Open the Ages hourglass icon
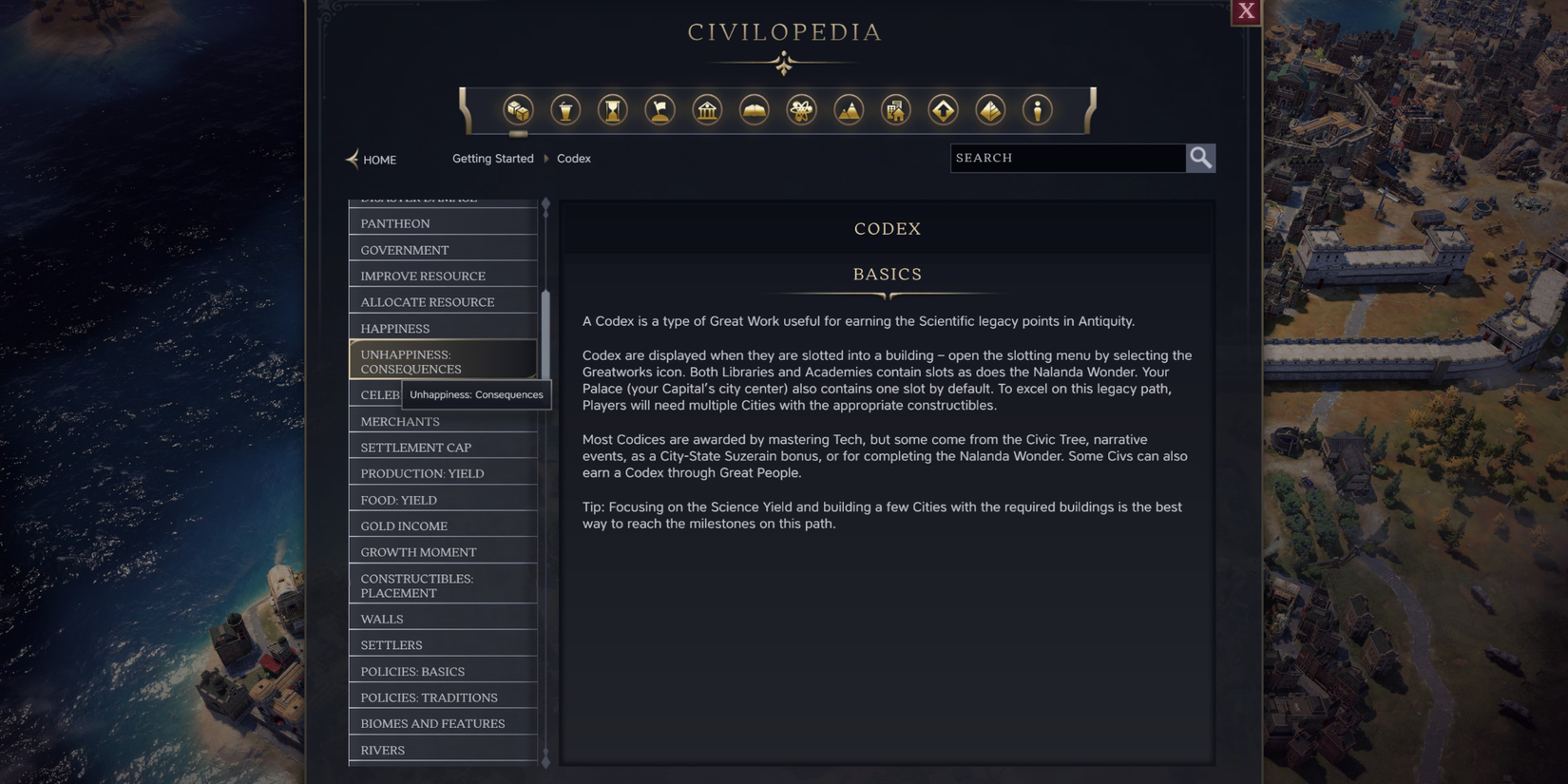 pyautogui.click(x=612, y=109)
